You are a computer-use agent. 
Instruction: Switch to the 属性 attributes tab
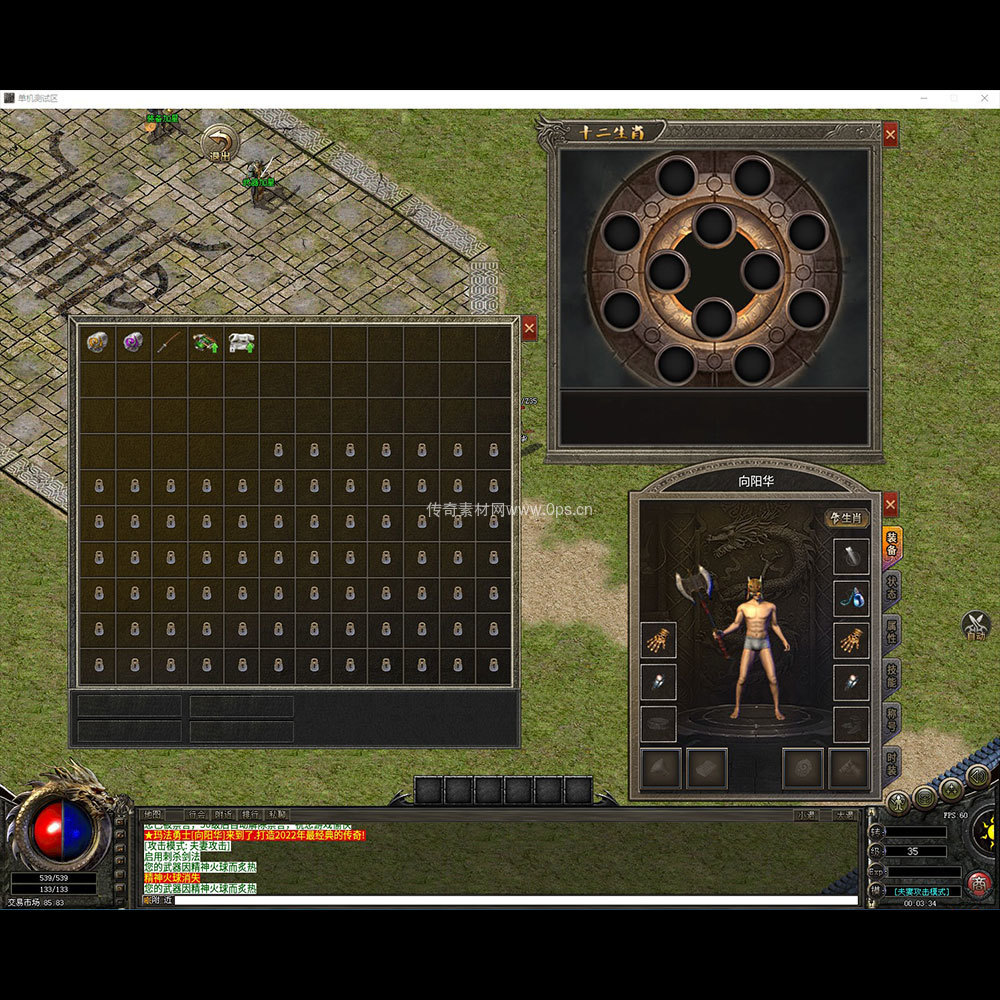coord(891,632)
